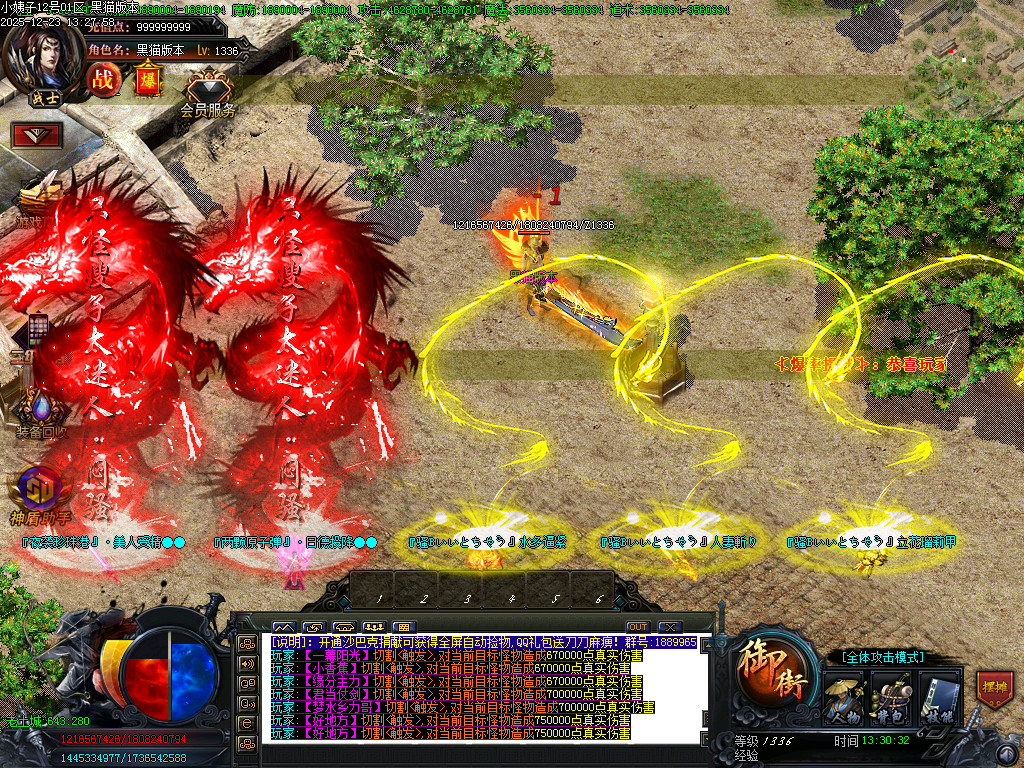
Task: Open the 会员服务 member services icon
Action: [x=208, y=93]
